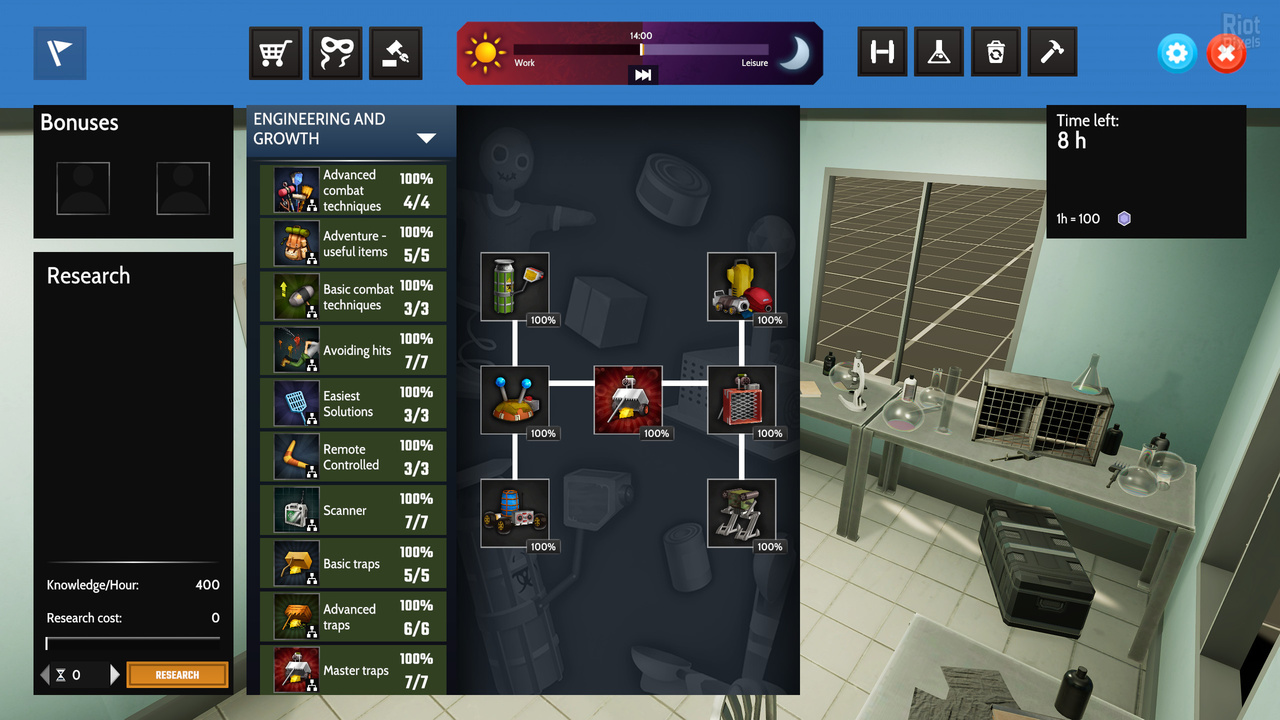Open the laboratory flask screen

(938, 52)
